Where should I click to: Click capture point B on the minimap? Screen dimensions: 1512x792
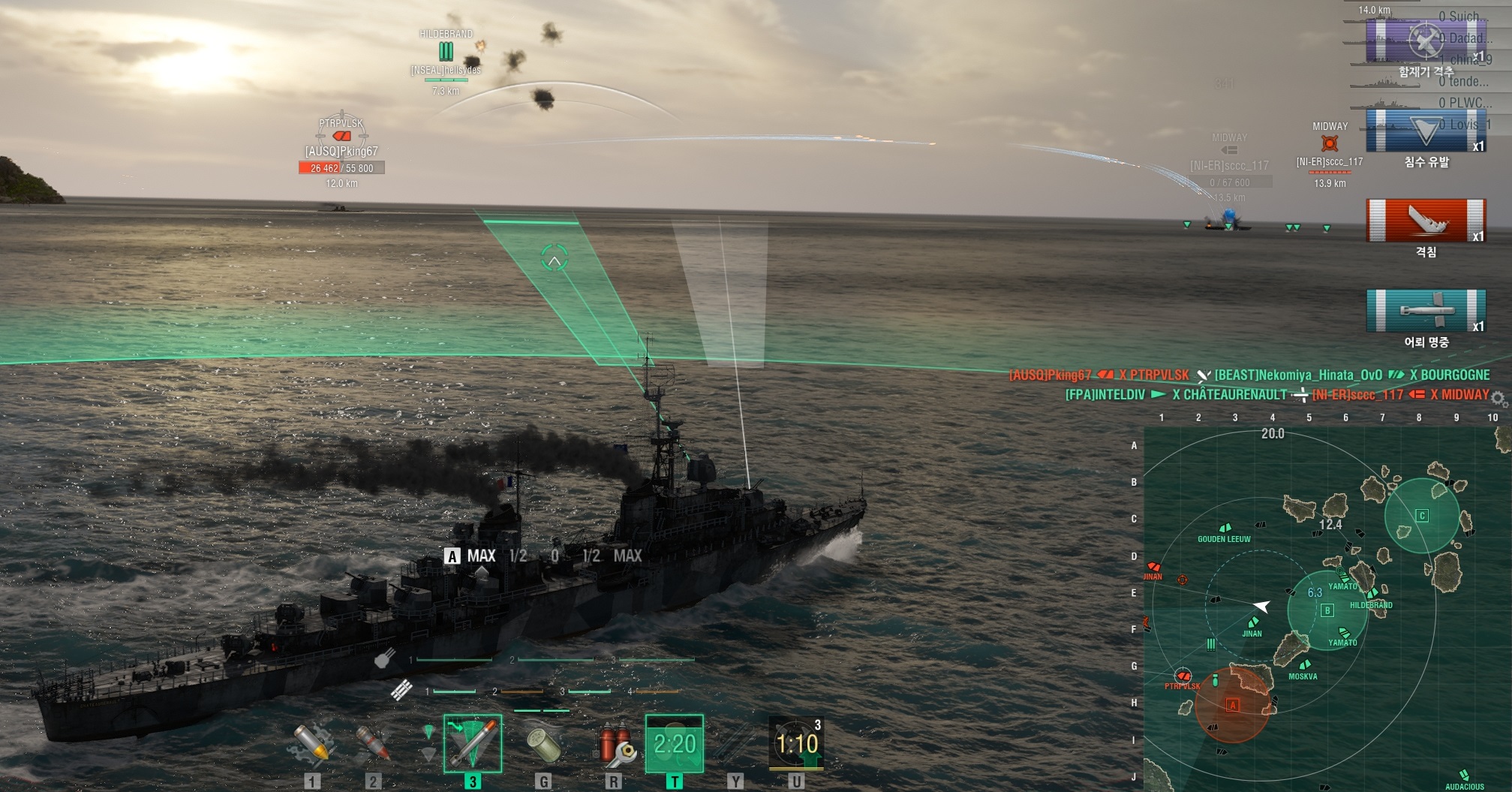coord(1327,610)
